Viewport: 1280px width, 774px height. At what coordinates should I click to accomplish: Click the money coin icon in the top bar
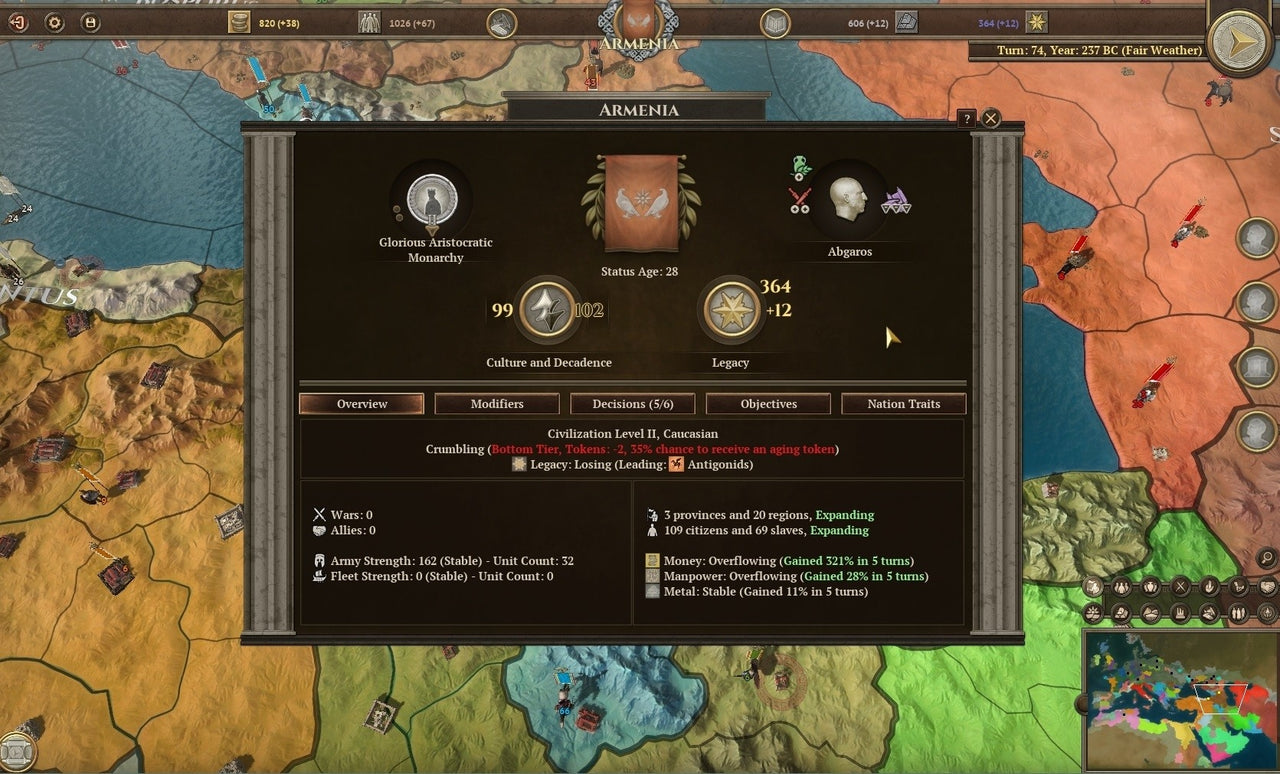click(x=239, y=22)
